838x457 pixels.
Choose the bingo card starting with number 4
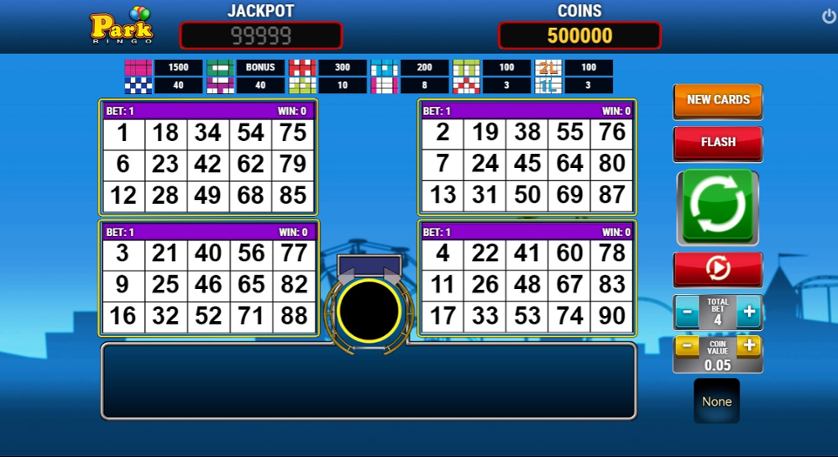527,278
